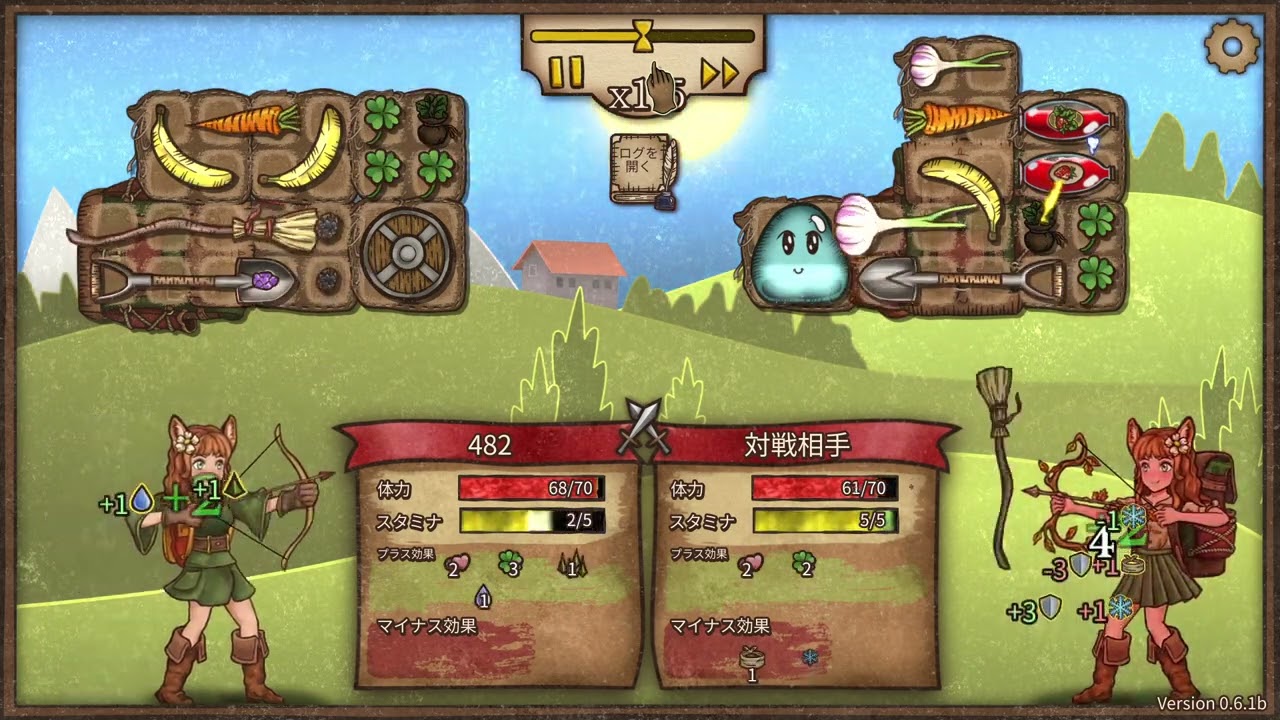Pause the battle with the pause button

[566, 72]
